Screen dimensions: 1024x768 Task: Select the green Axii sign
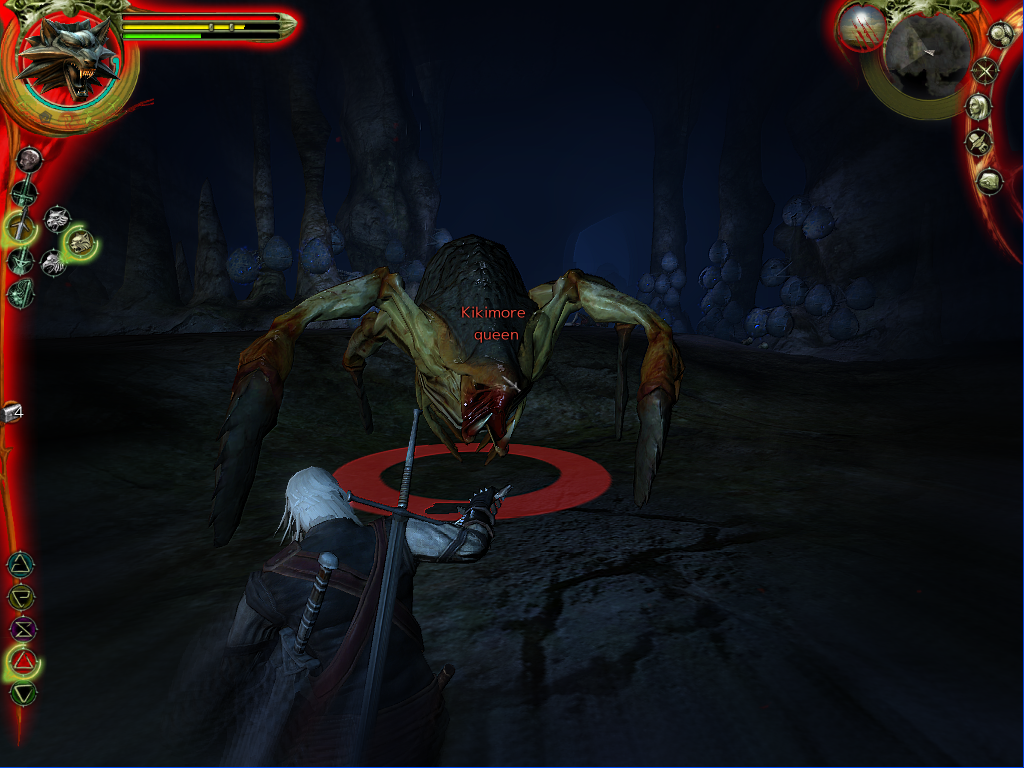click(x=22, y=692)
